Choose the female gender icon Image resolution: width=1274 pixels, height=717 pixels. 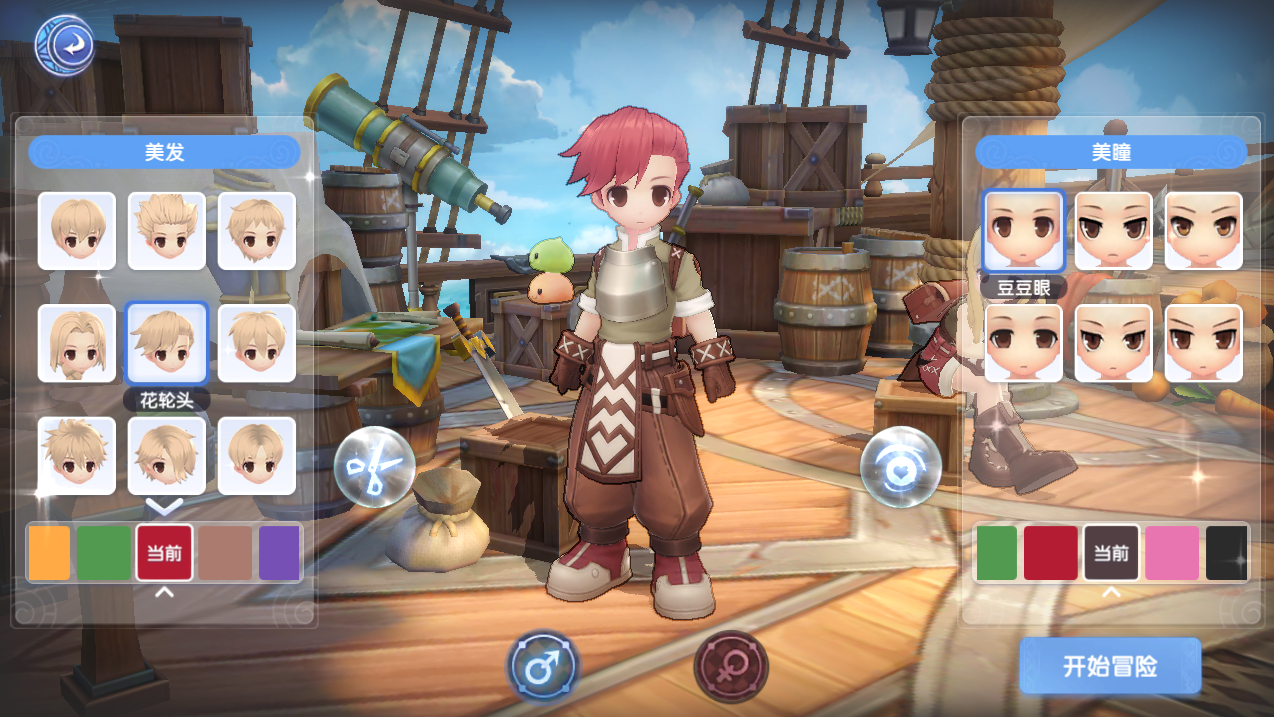(x=731, y=666)
